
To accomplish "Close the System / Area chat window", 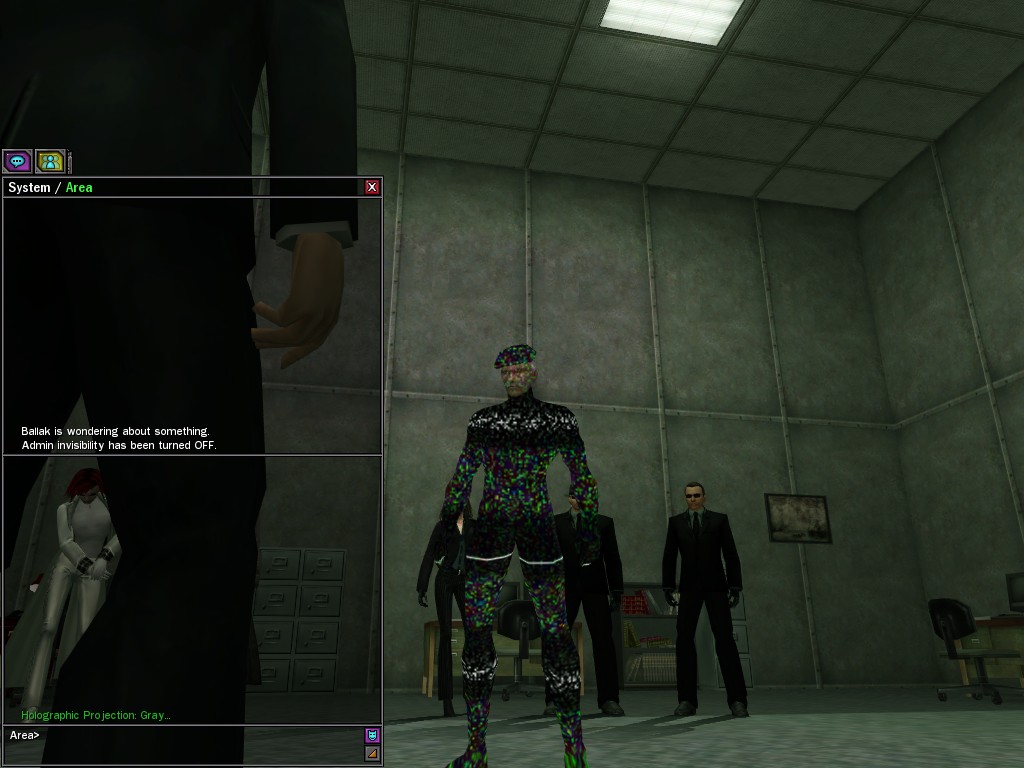I will [x=372, y=187].
